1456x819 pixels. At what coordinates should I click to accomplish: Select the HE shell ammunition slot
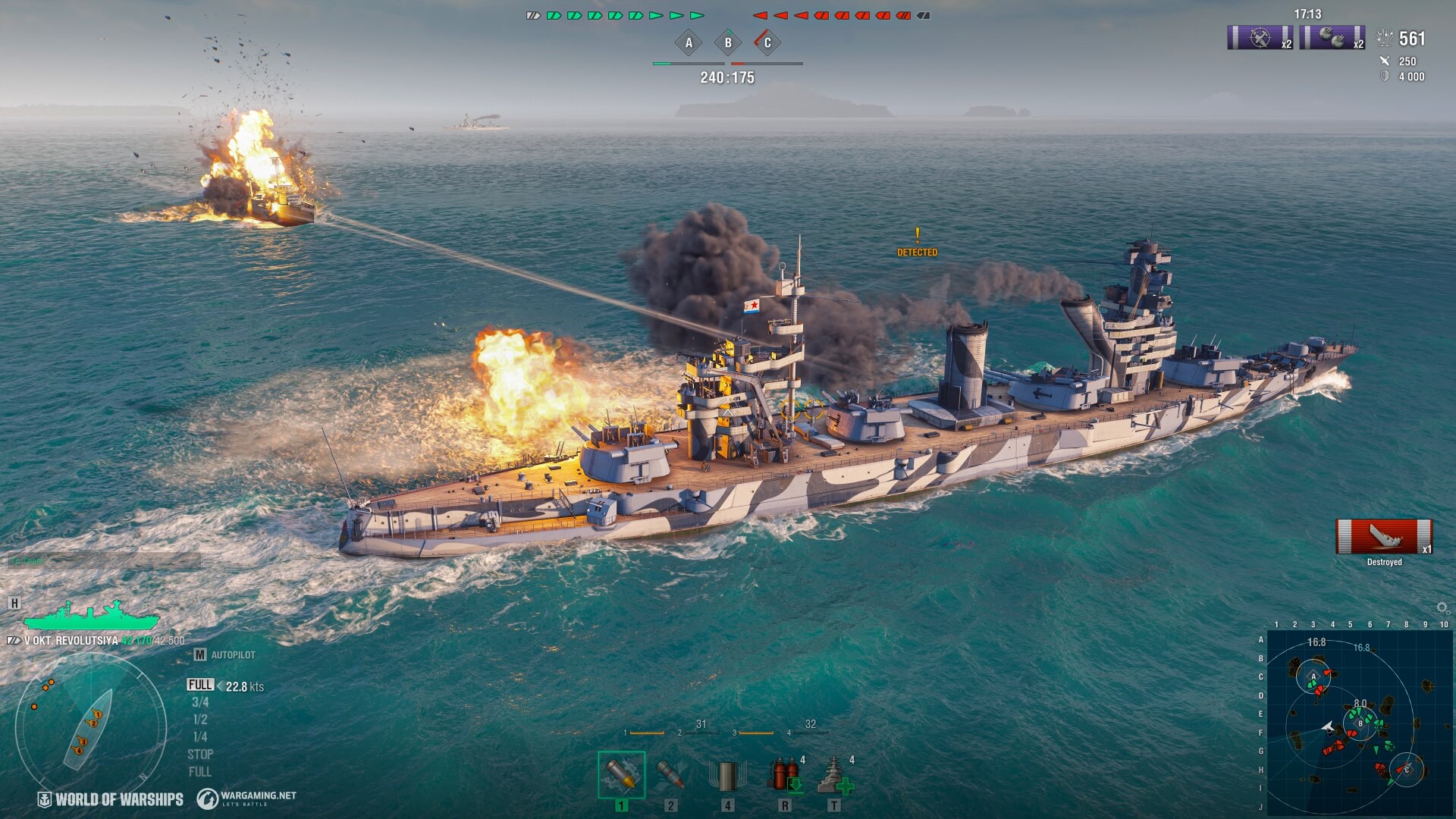coord(621,775)
